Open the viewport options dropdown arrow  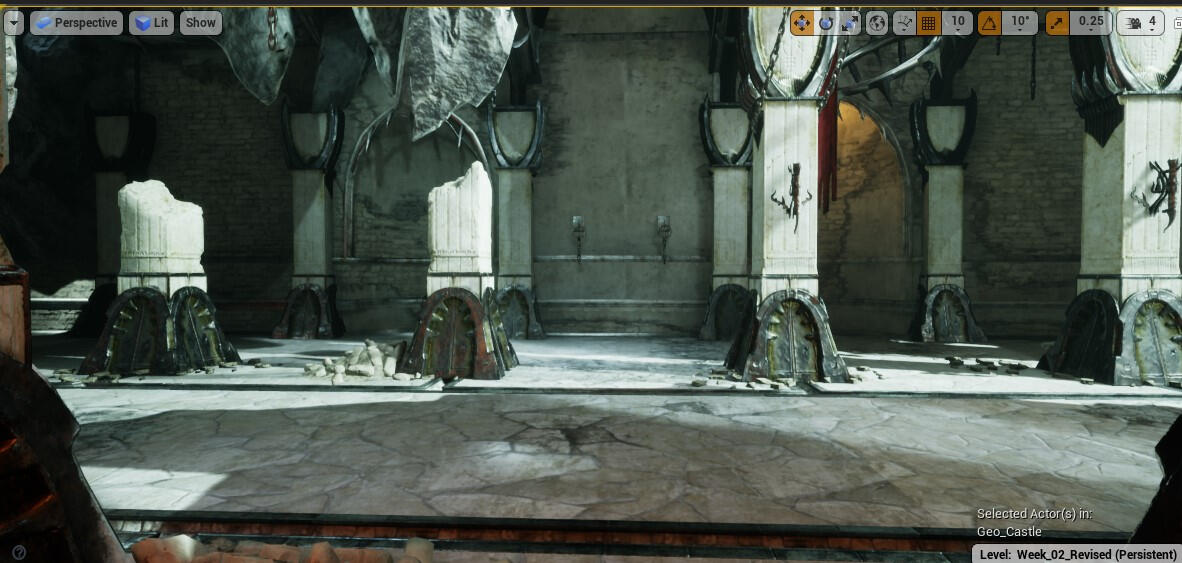click(x=13, y=22)
